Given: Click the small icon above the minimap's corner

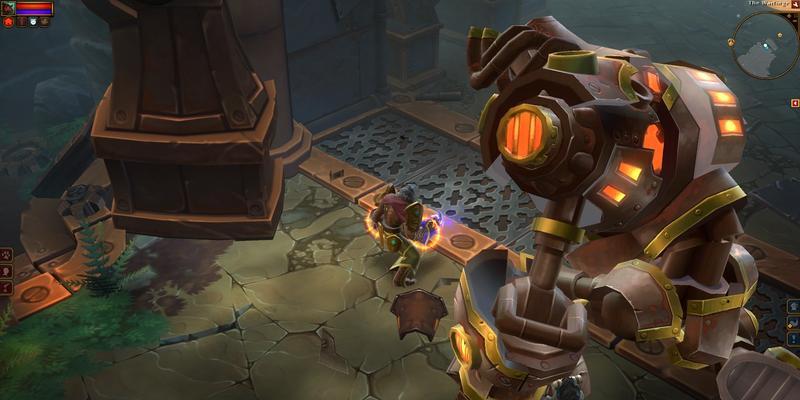Looking at the screenshot, I should click(x=794, y=5).
